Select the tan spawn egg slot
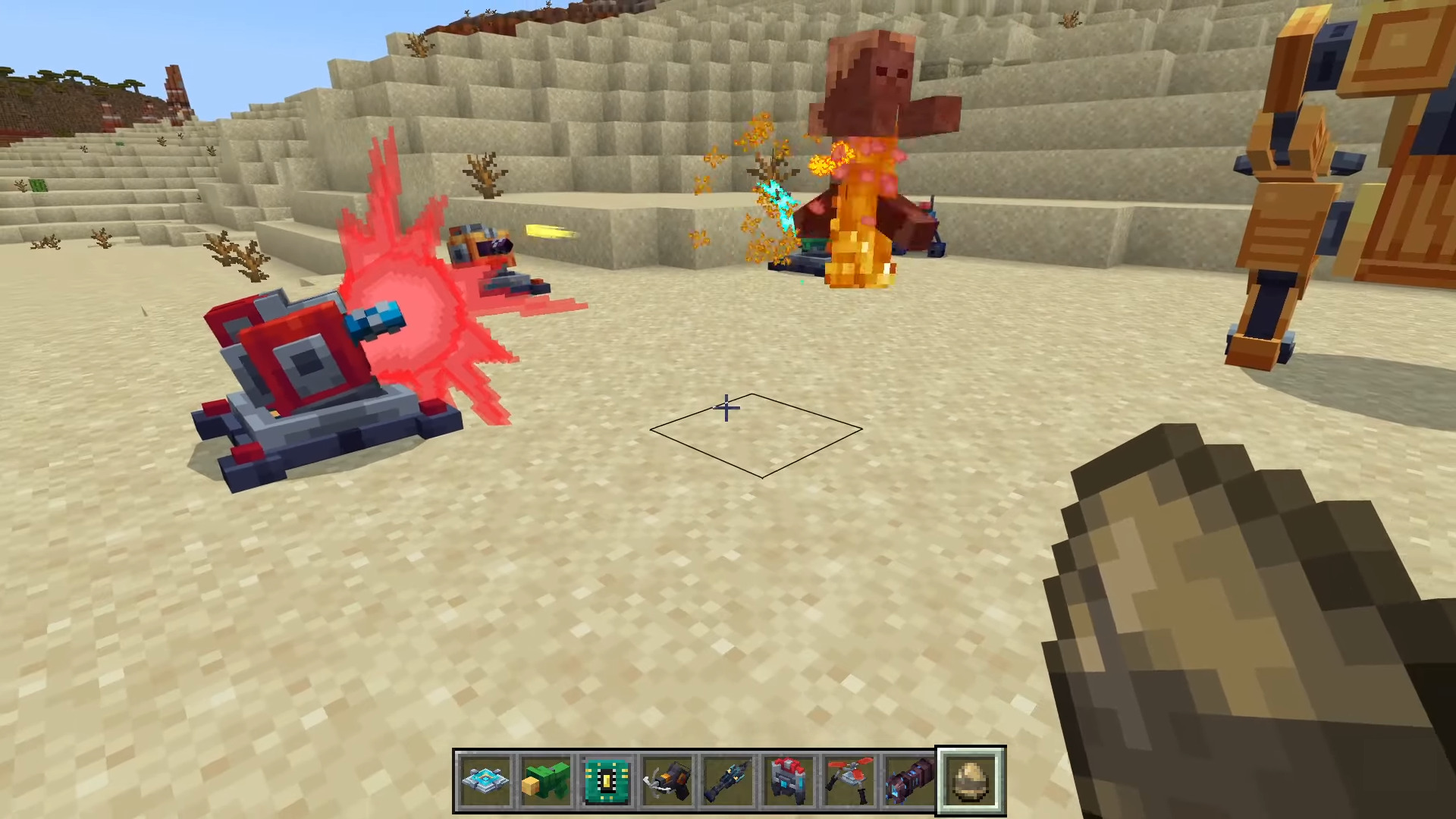The height and width of the screenshot is (819, 1456). (971, 780)
